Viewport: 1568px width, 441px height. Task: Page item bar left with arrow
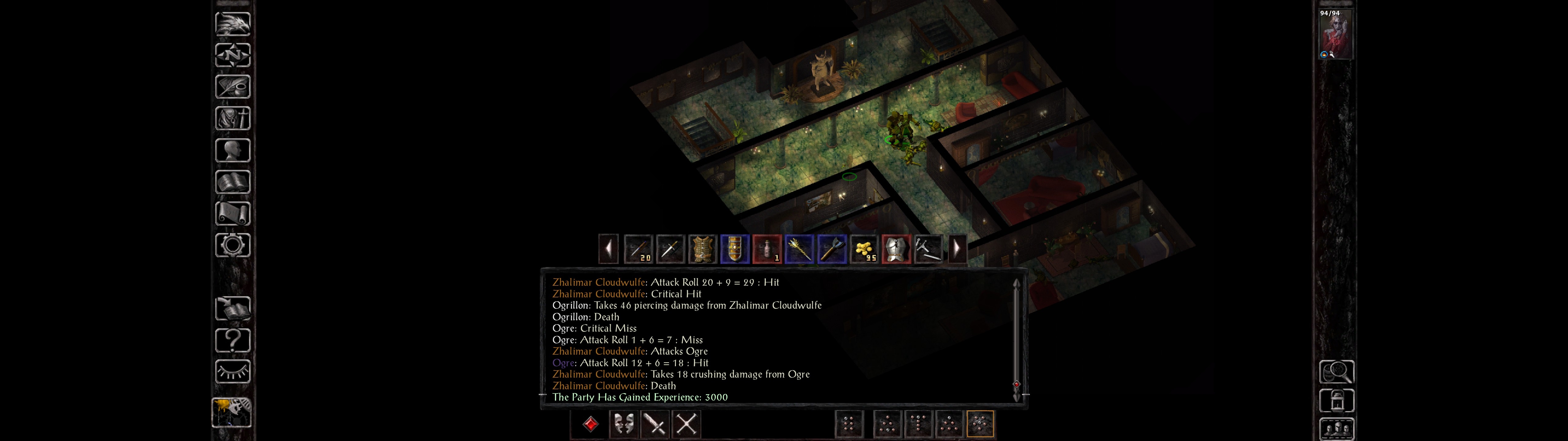click(608, 249)
